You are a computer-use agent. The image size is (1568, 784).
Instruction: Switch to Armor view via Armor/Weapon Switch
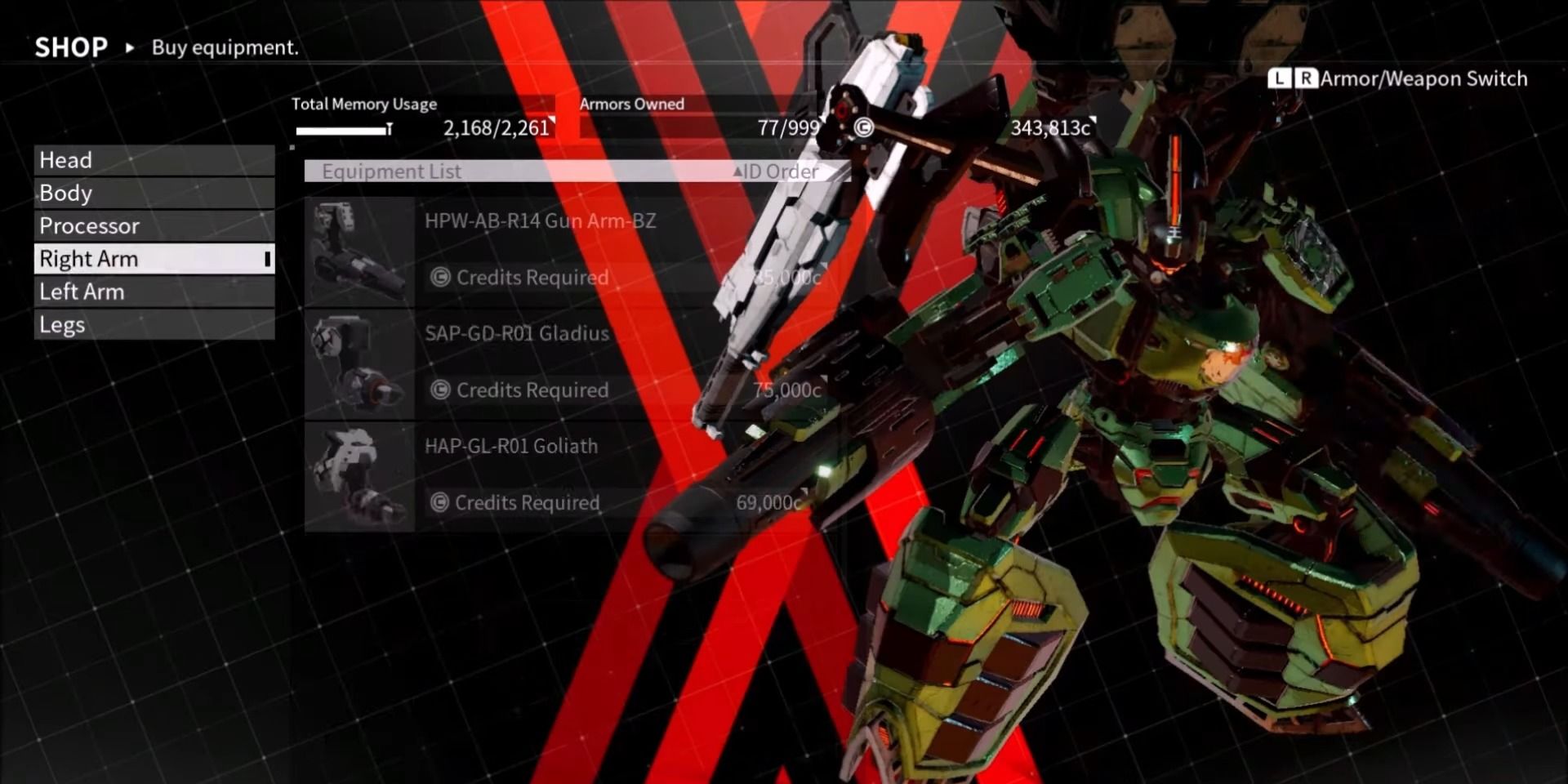(x=1425, y=79)
